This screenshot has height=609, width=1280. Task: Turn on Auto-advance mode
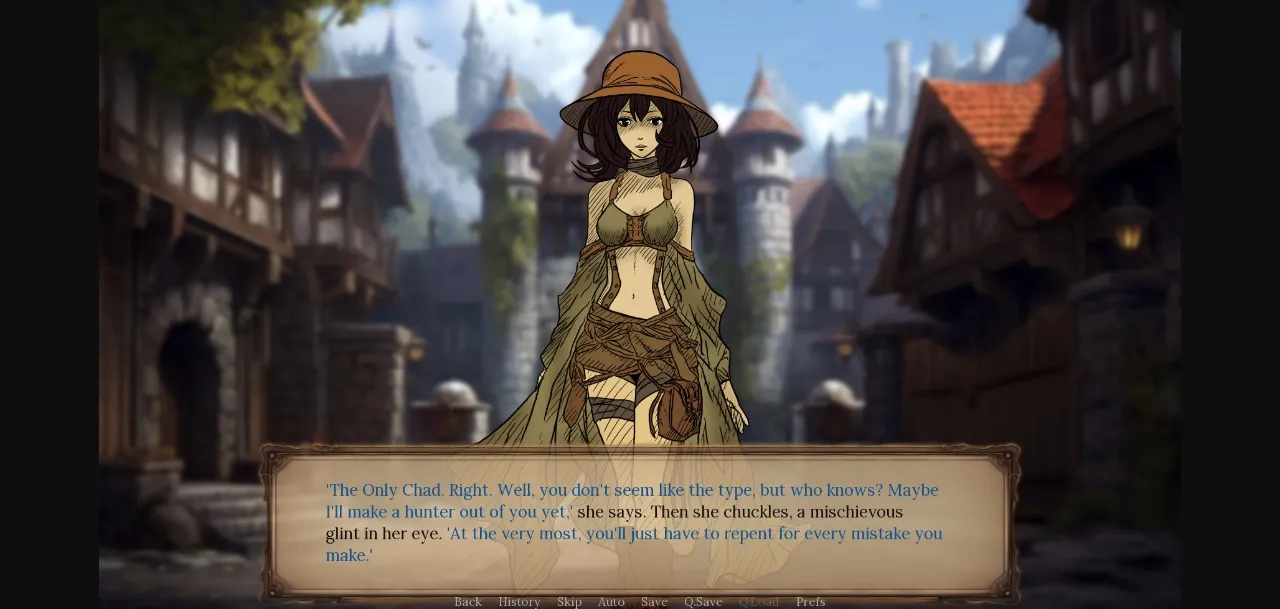pyautogui.click(x=611, y=602)
